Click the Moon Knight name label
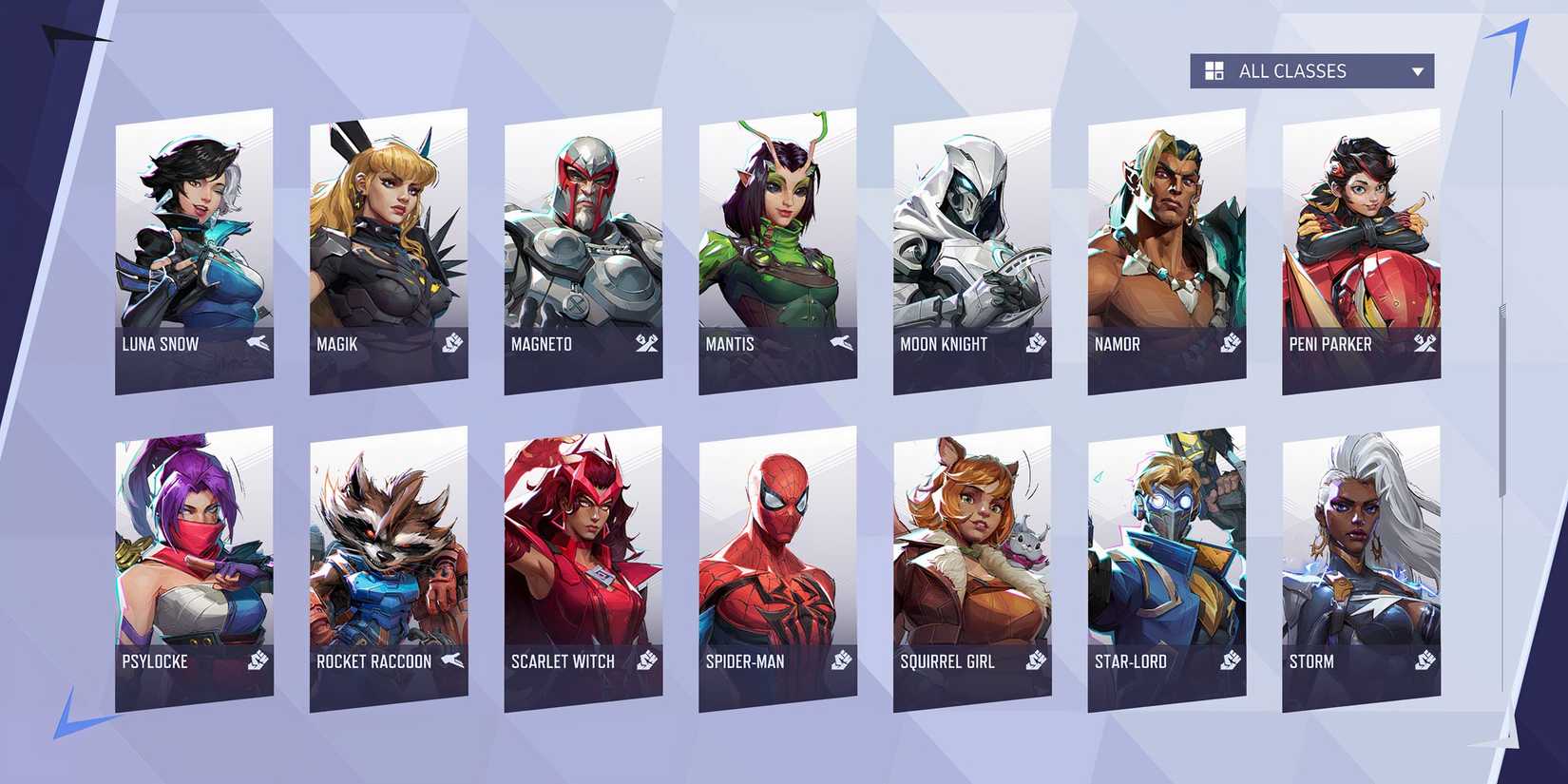1568x784 pixels. click(945, 344)
